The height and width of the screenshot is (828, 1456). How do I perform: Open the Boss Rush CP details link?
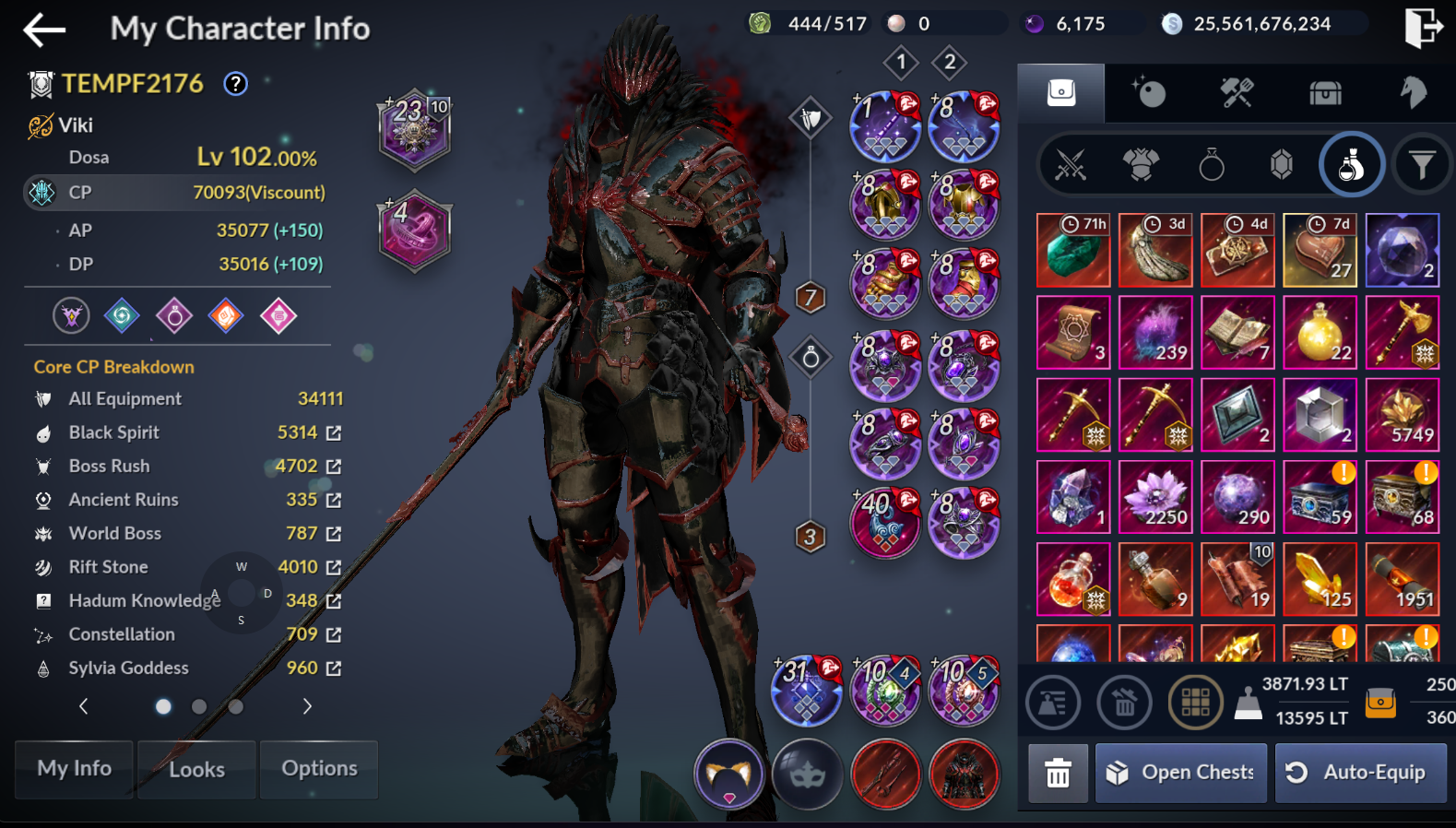[x=334, y=467]
